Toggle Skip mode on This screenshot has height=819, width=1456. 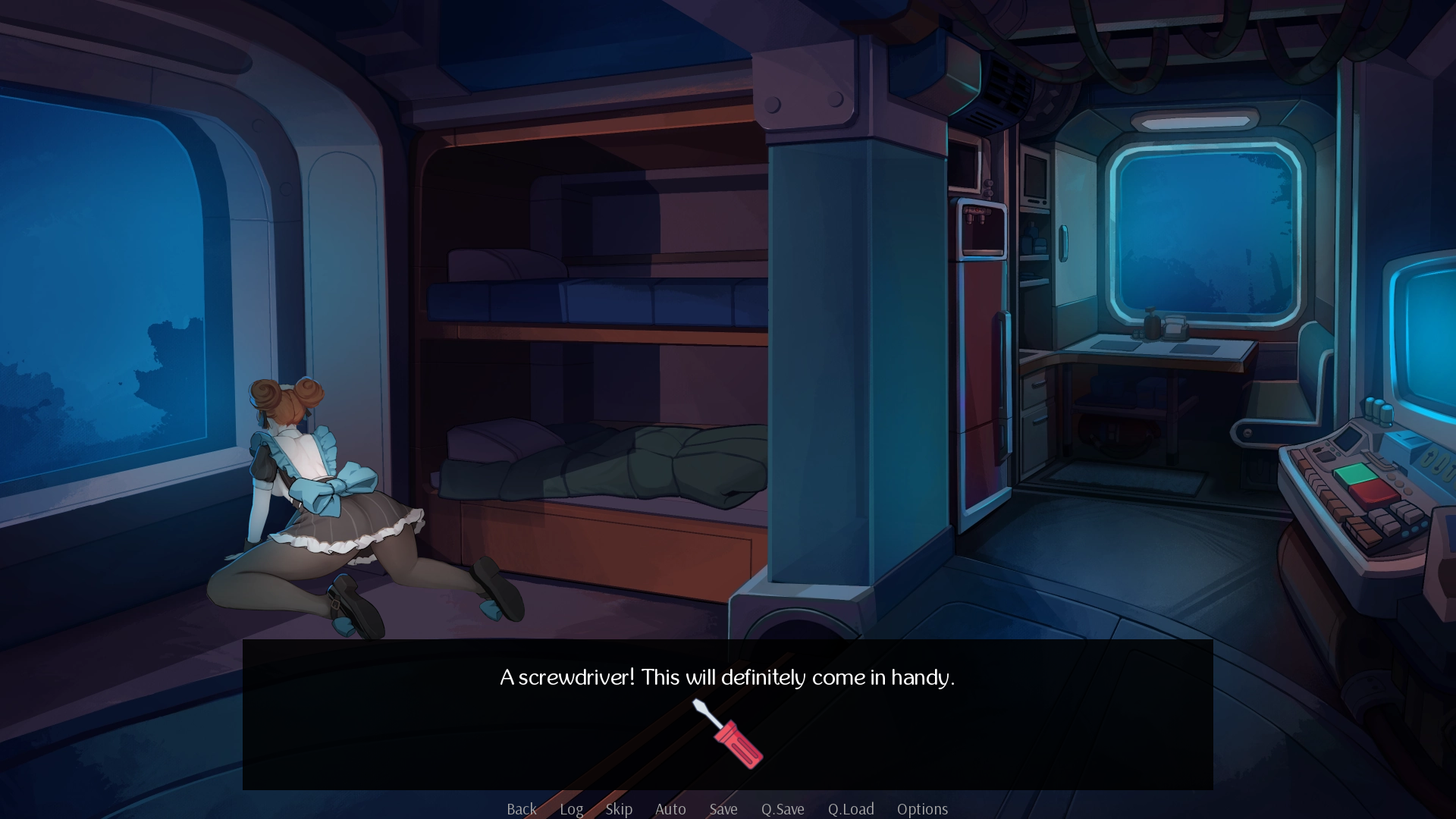619,809
